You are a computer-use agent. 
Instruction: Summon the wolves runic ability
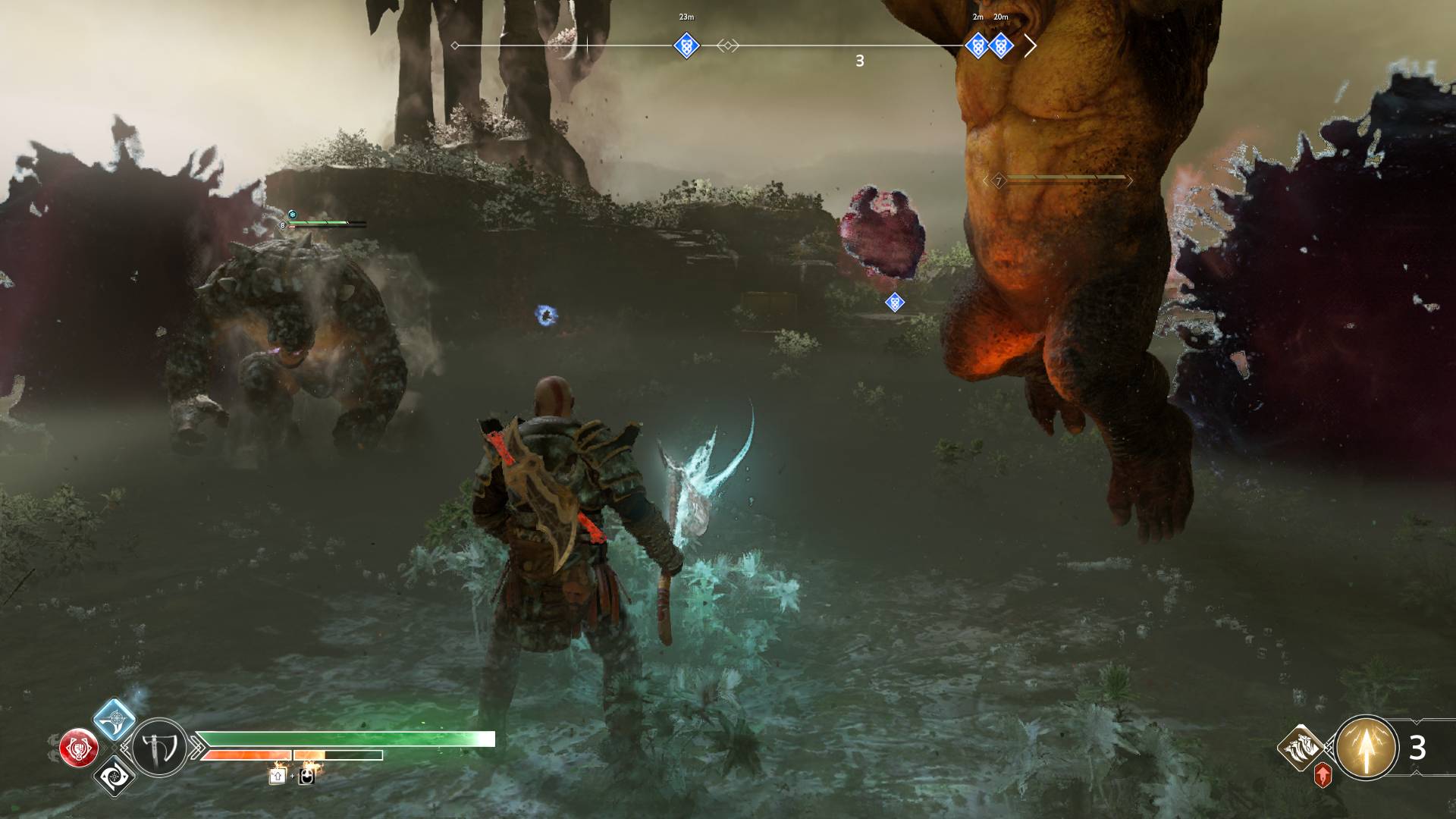[x=1301, y=747]
